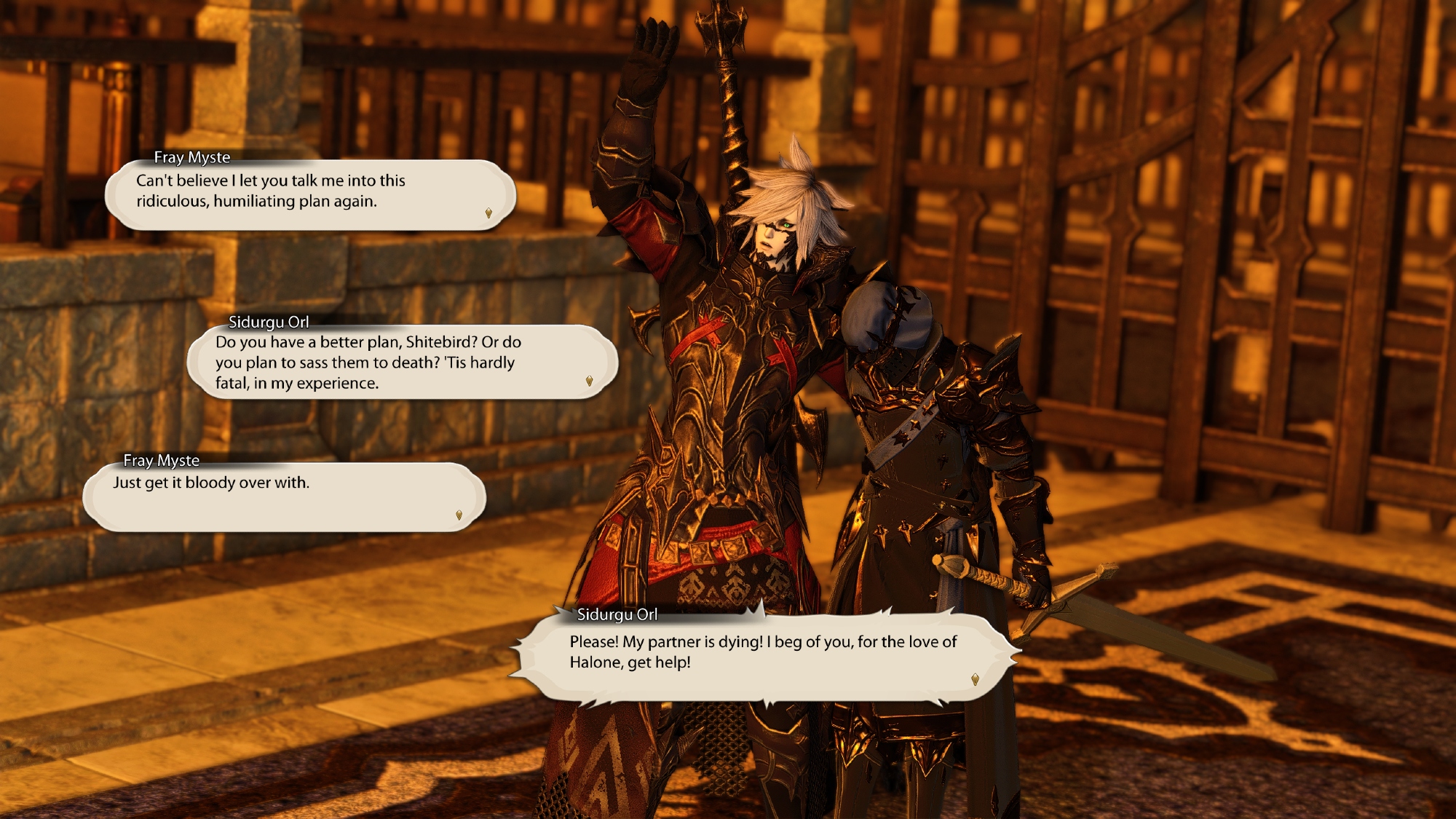Click Sidurgu's "better plan, Shitebird" dialogue box

[402, 363]
